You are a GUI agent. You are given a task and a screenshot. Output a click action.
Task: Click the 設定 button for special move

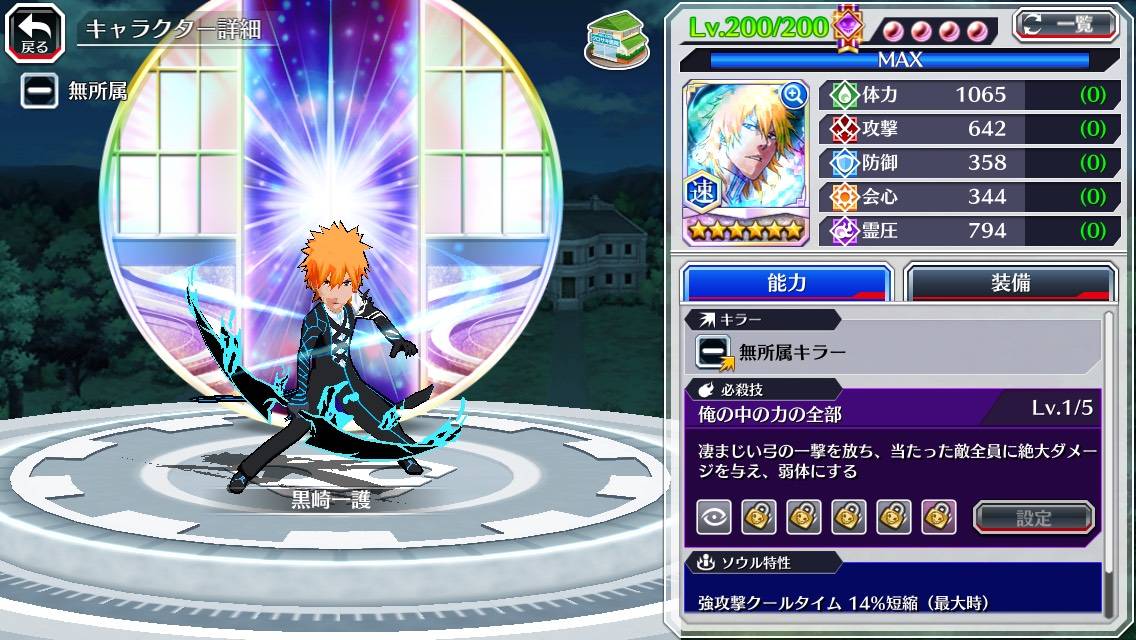click(1034, 517)
